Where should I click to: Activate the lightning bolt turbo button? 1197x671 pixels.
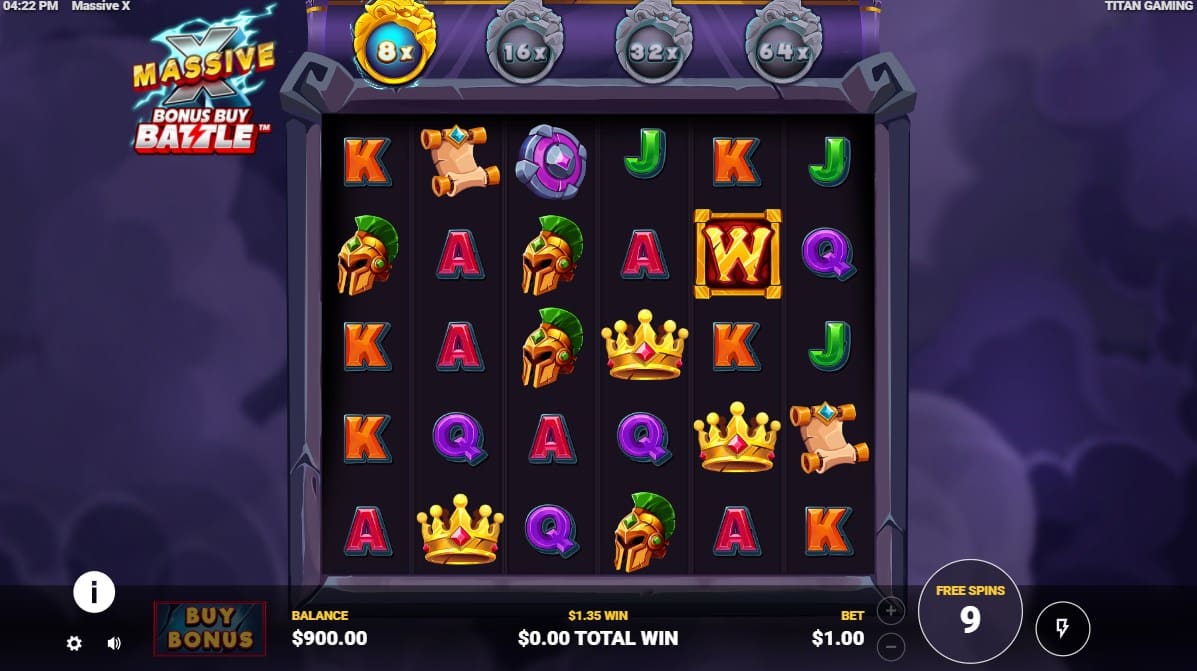(1062, 628)
